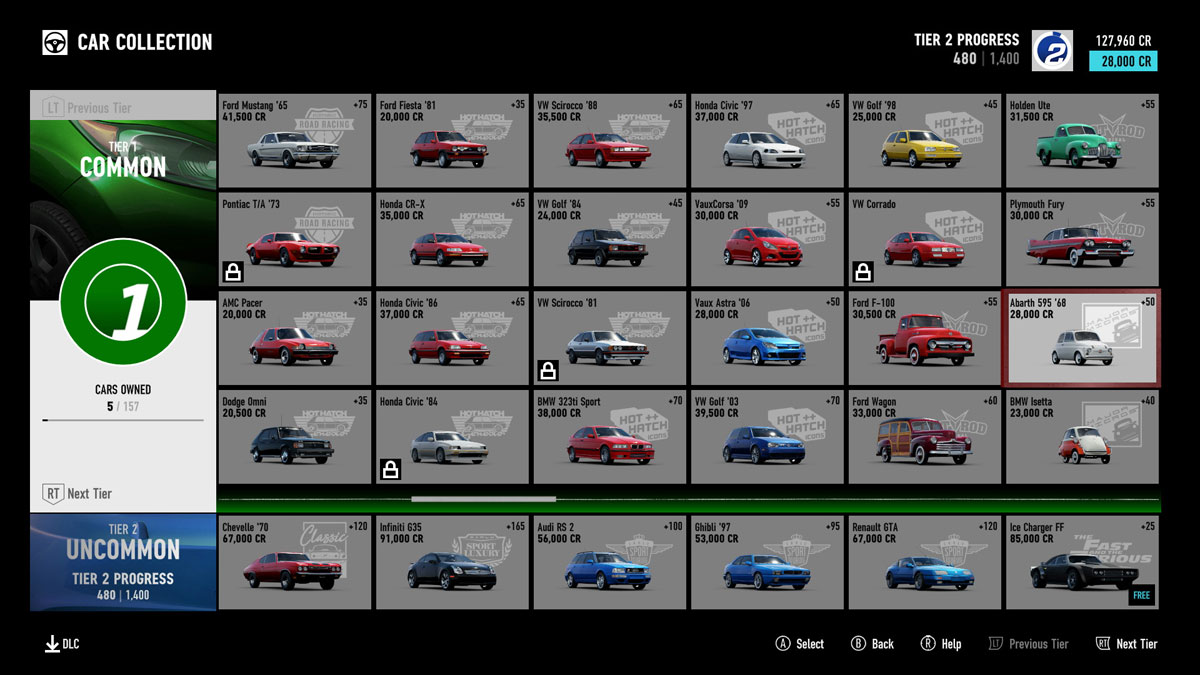Image resolution: width=1200 pixels, height=675 pixels.
Task: Pick the highlighted Abarth 595 '68 tile
Action: tap(1082, 338)
